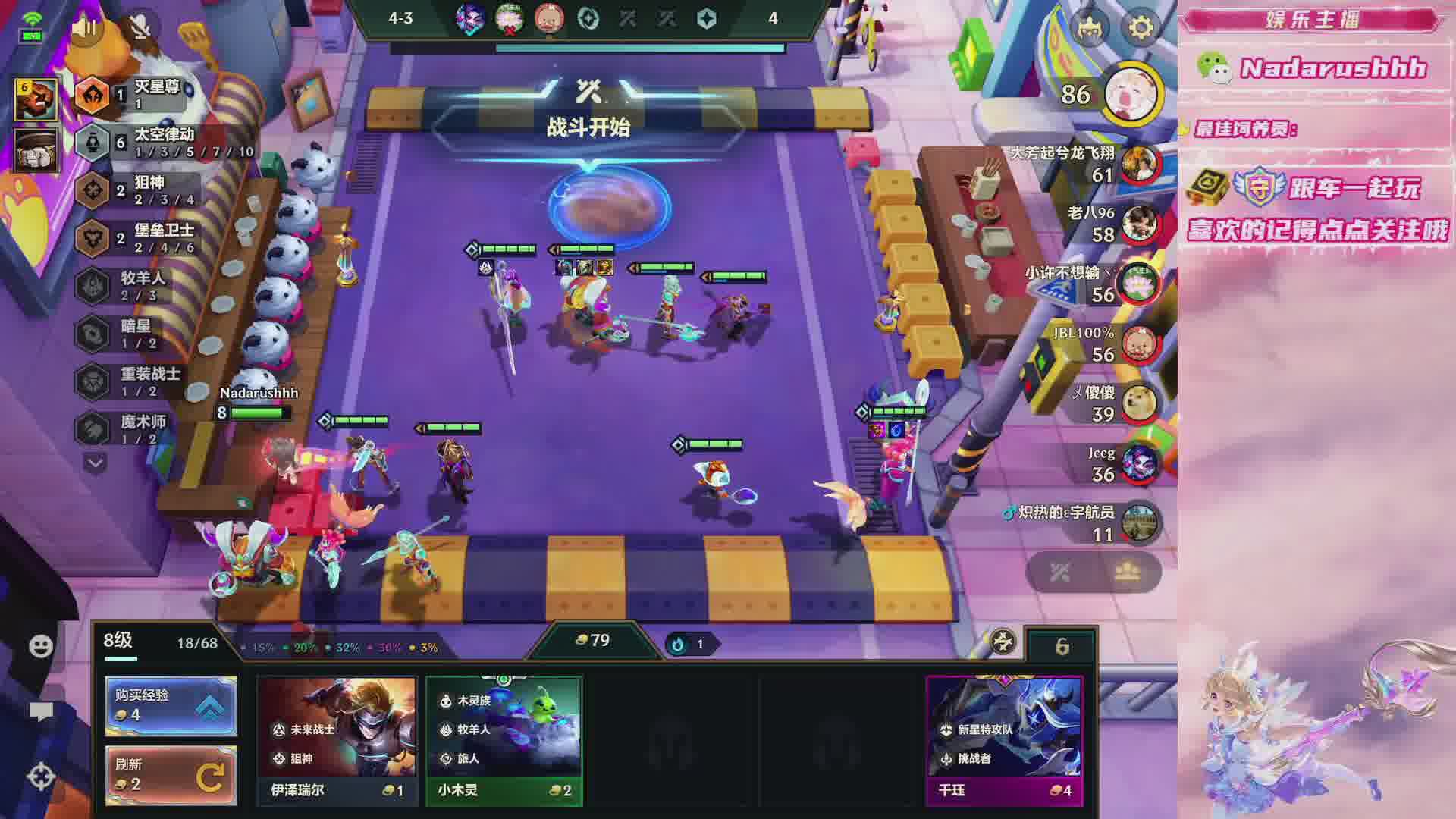Buy experience for 4 gold
This screenshot has width=1456, height=819.
[x=171, y=705]
